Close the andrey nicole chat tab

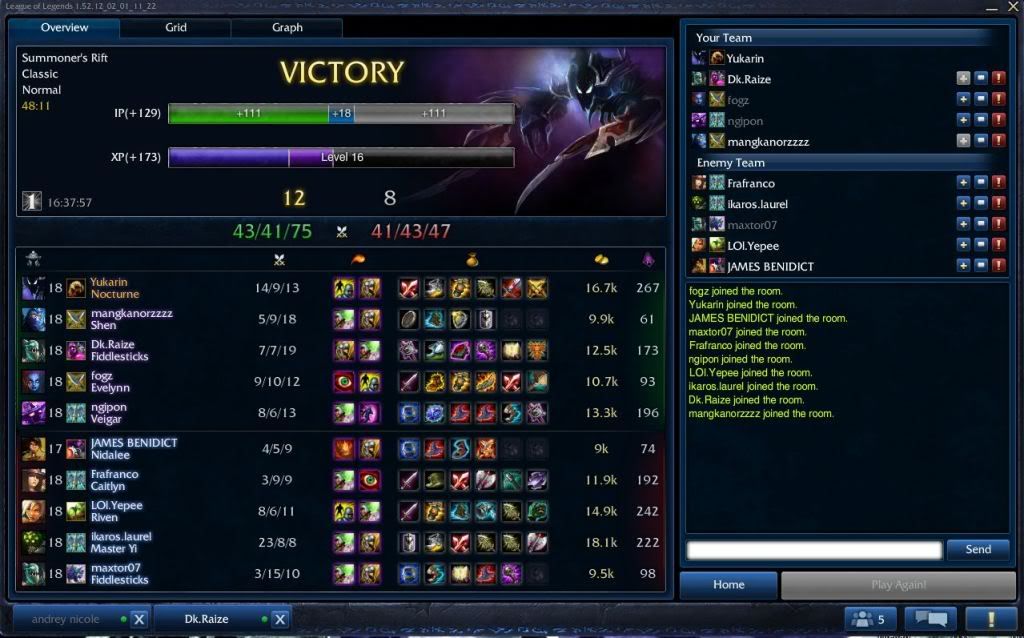coord(139,619)
